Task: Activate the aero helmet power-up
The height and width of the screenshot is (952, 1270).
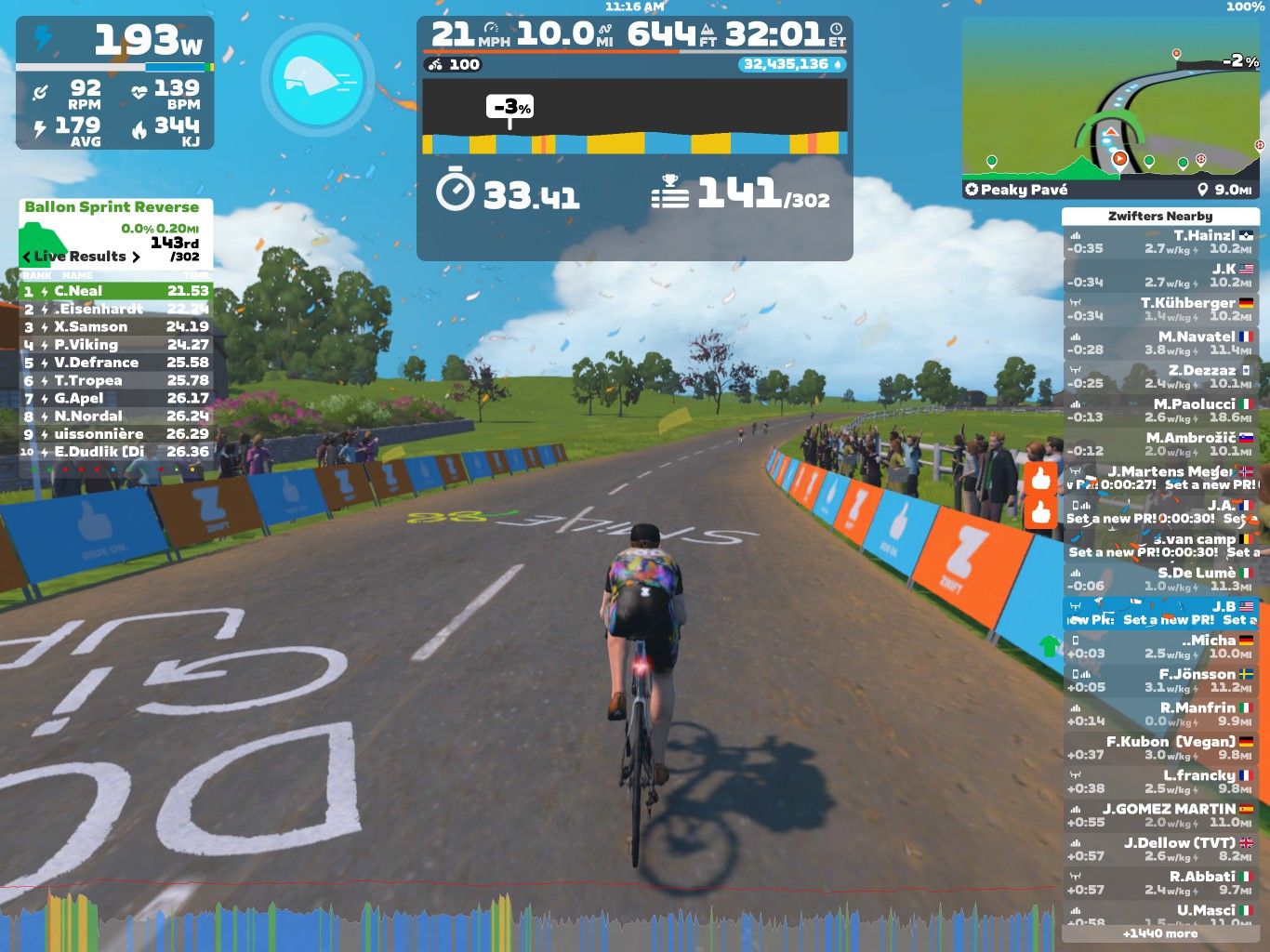Action: click(x=318, y=80)
